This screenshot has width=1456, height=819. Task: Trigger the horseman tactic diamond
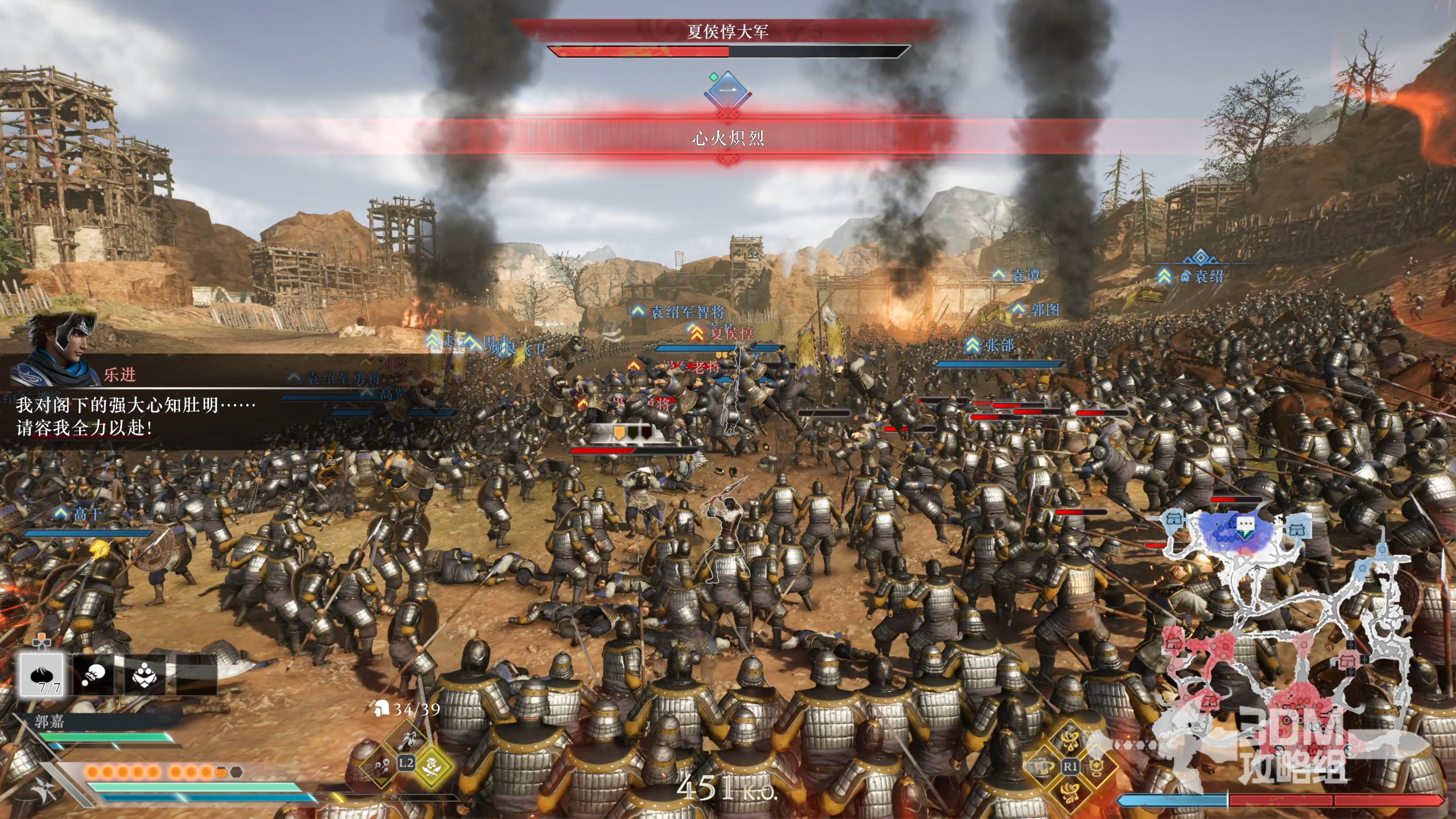407,739
